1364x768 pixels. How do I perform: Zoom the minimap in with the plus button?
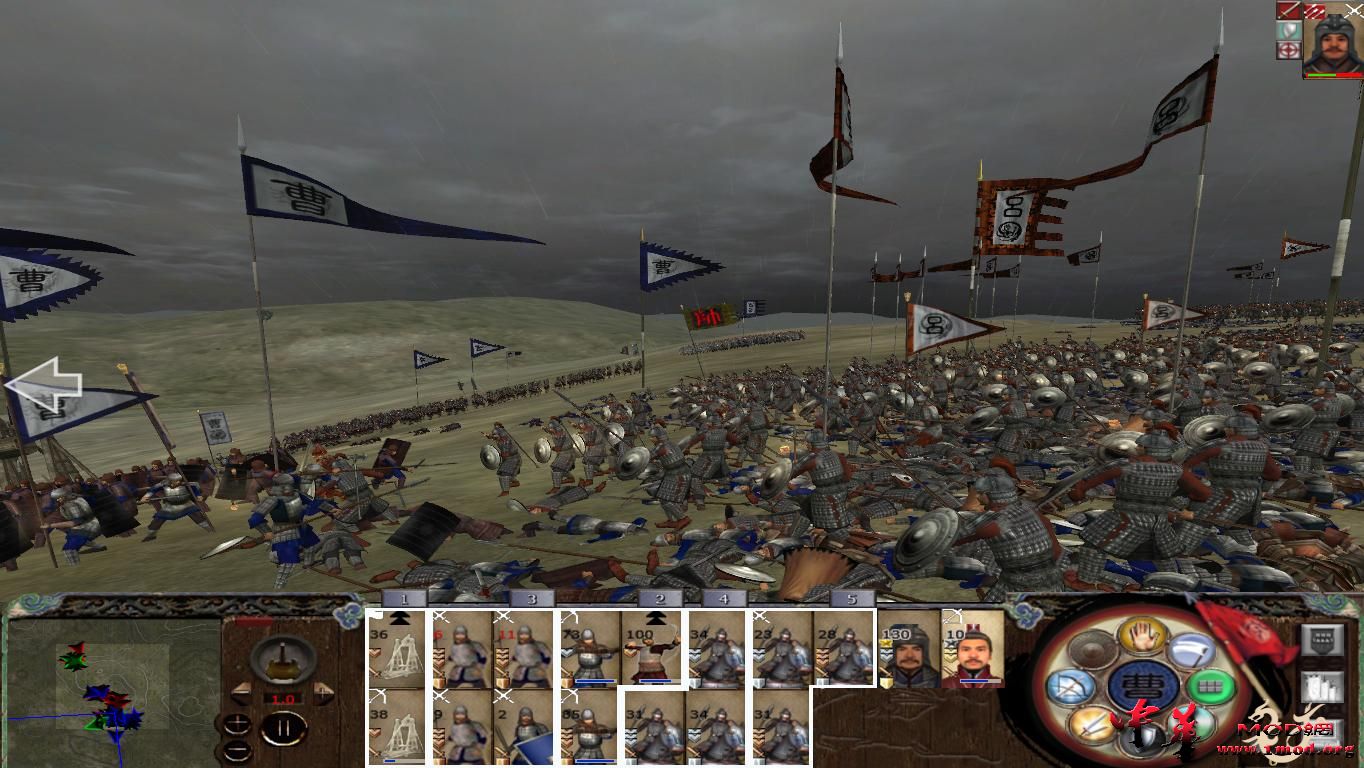pos(238,724)
